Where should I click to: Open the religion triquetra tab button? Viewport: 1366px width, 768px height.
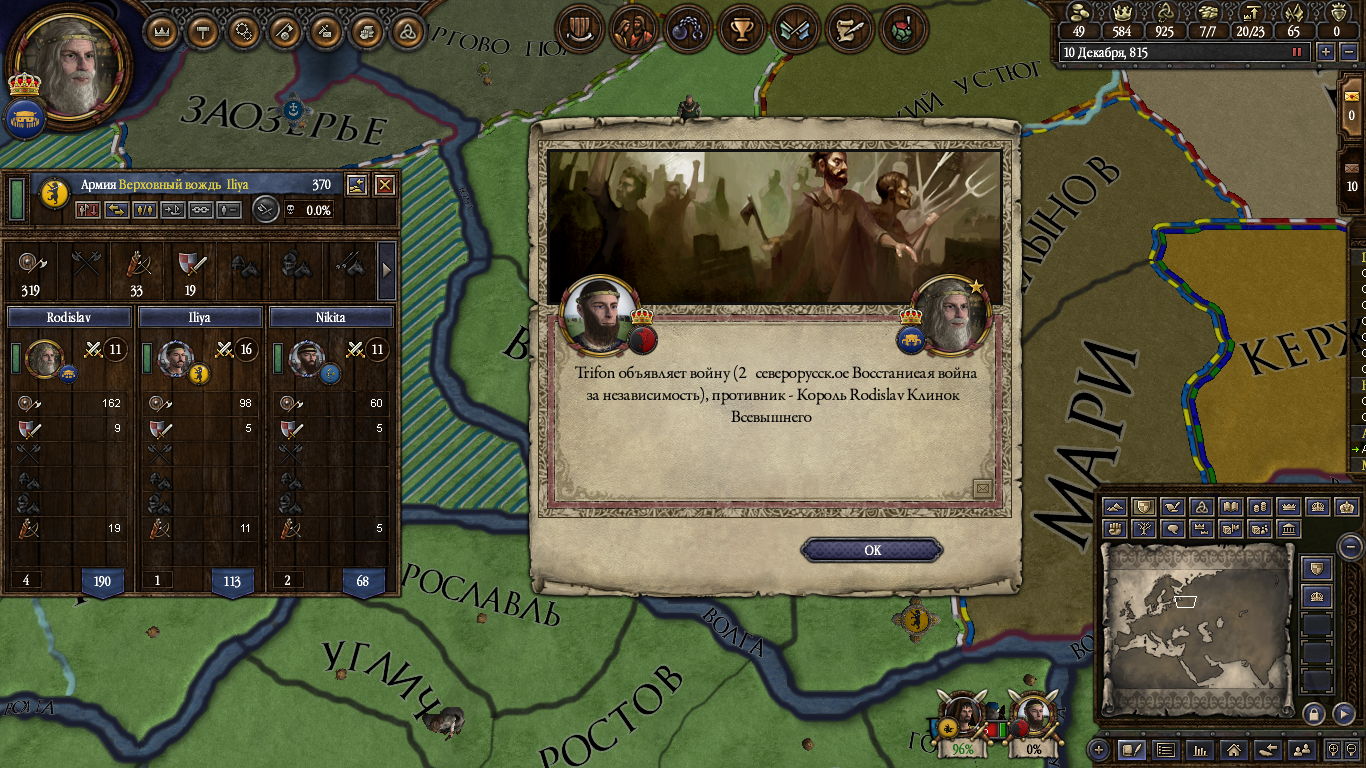coord(407,31)
